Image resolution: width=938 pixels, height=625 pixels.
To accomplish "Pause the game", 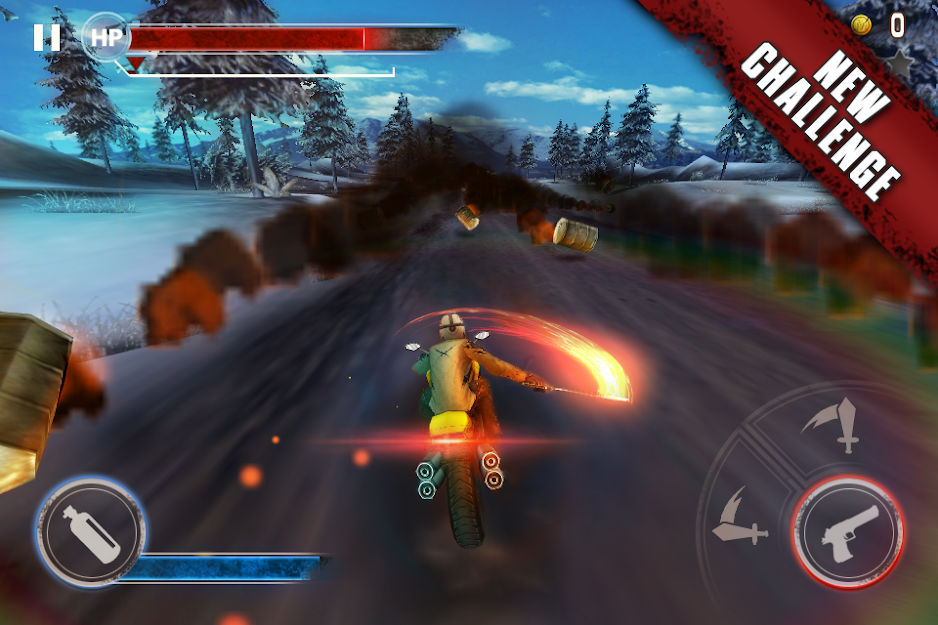I will point(46,38).
